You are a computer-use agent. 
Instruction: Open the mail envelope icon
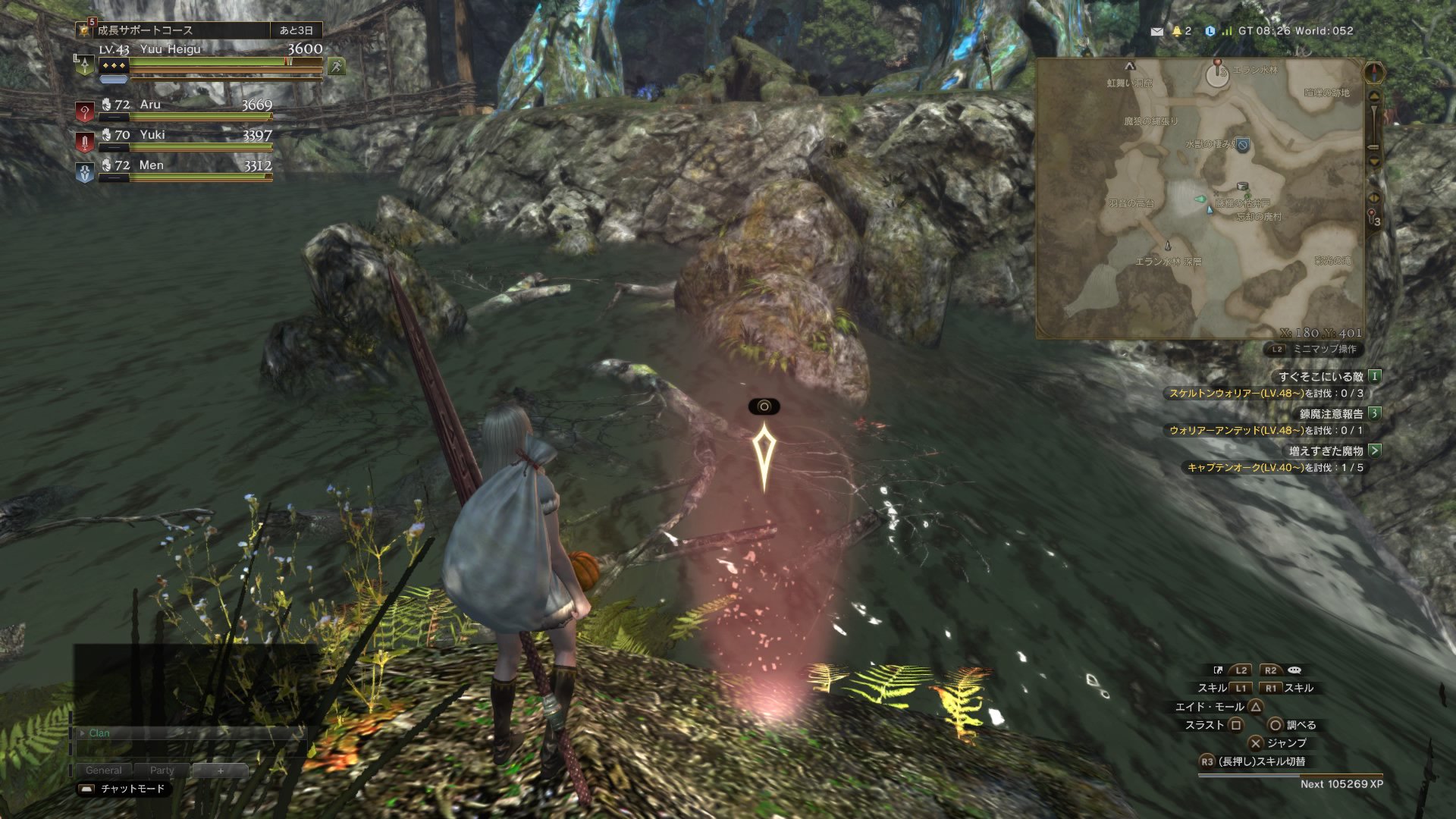point(1156,32)
